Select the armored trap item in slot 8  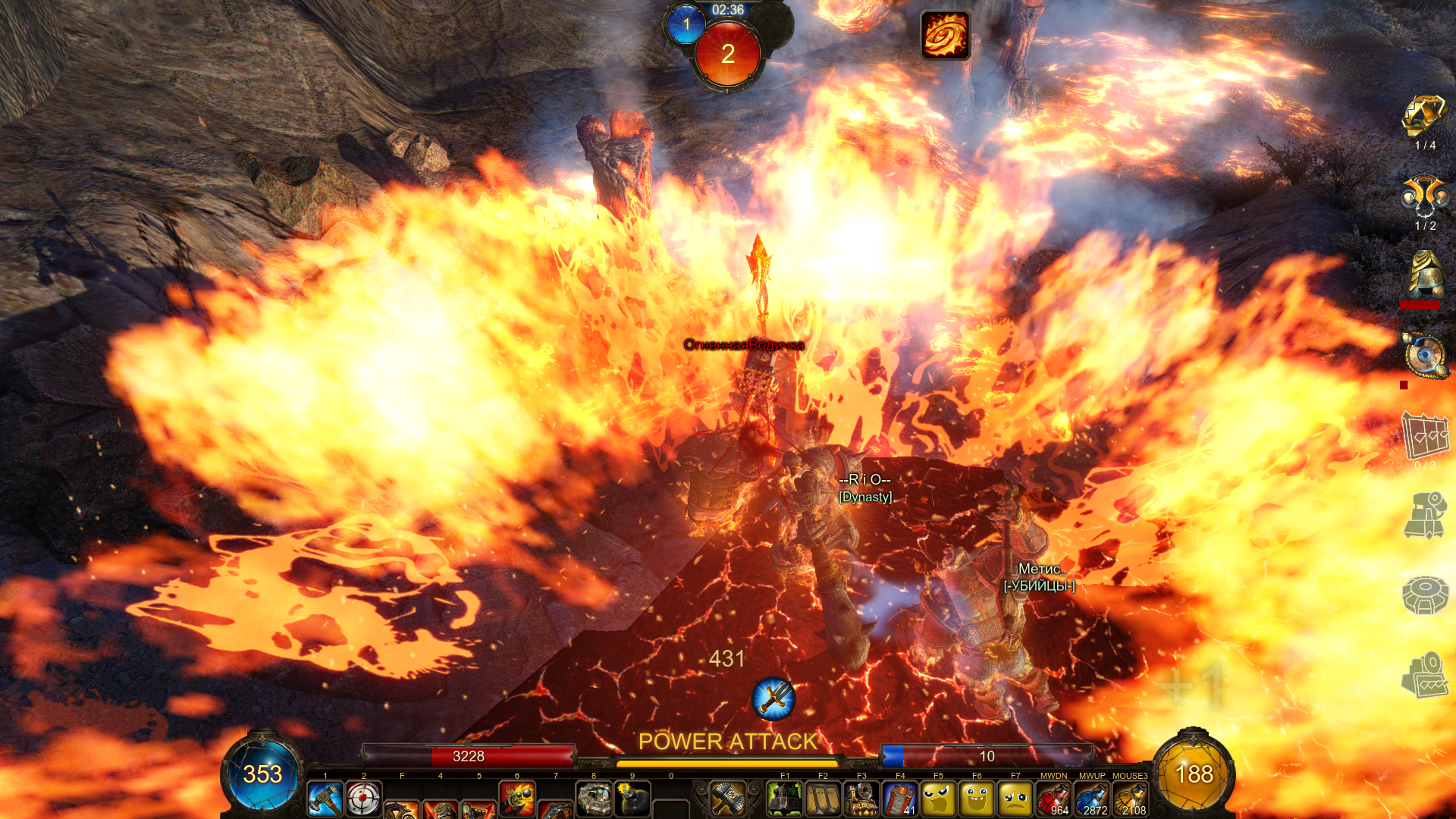coord(594,799)
